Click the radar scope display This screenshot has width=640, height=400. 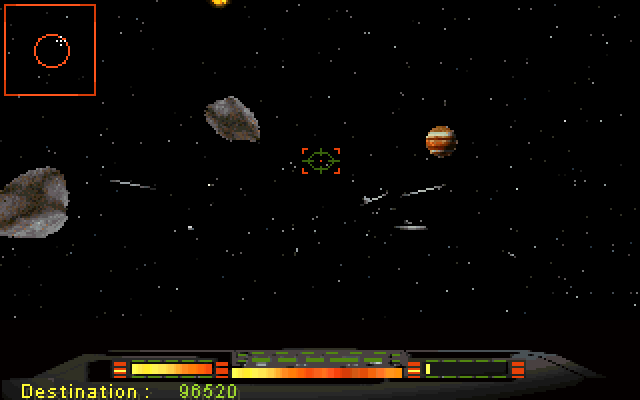click(50, 50)
